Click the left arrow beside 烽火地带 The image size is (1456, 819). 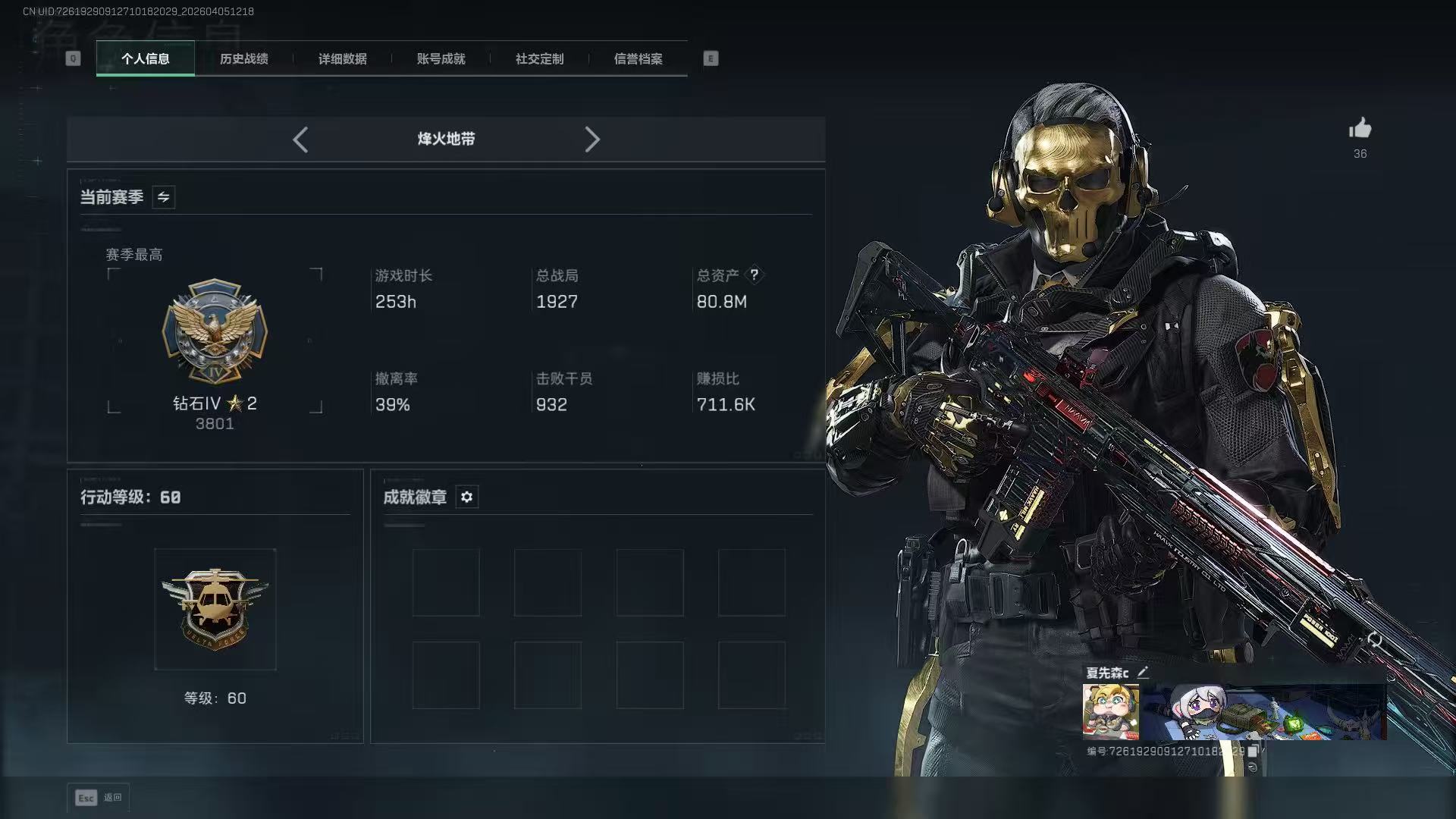(300, 140)
